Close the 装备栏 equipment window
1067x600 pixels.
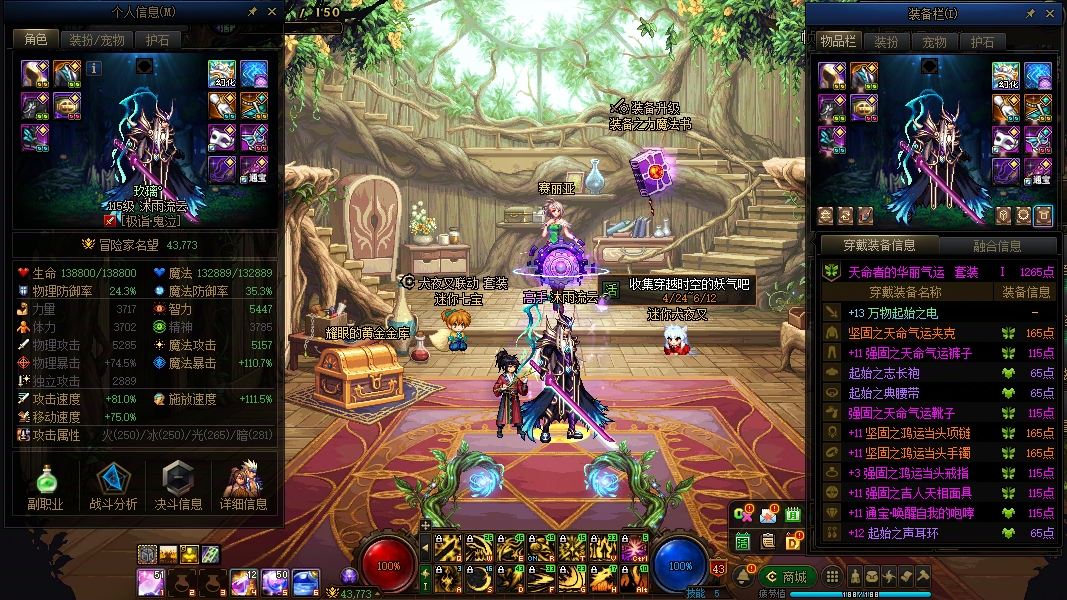(x=1050, y=14)
